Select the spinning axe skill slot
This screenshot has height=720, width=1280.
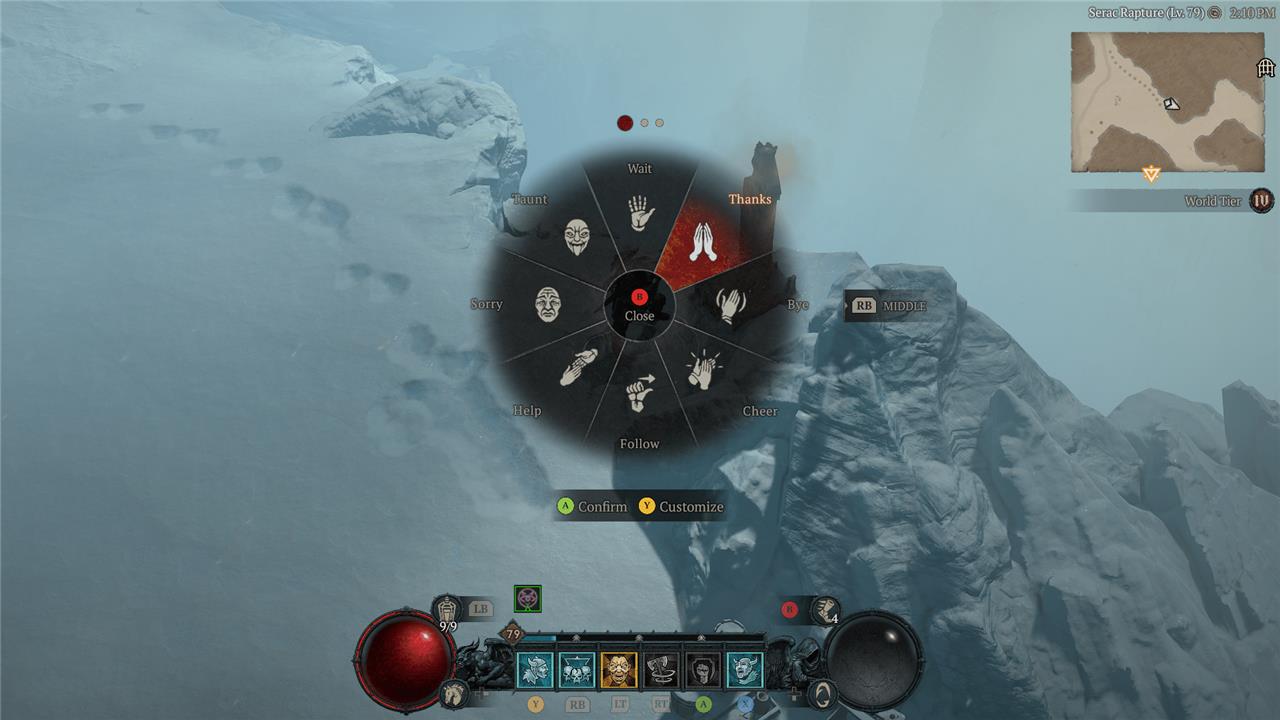tap(661, 670)
